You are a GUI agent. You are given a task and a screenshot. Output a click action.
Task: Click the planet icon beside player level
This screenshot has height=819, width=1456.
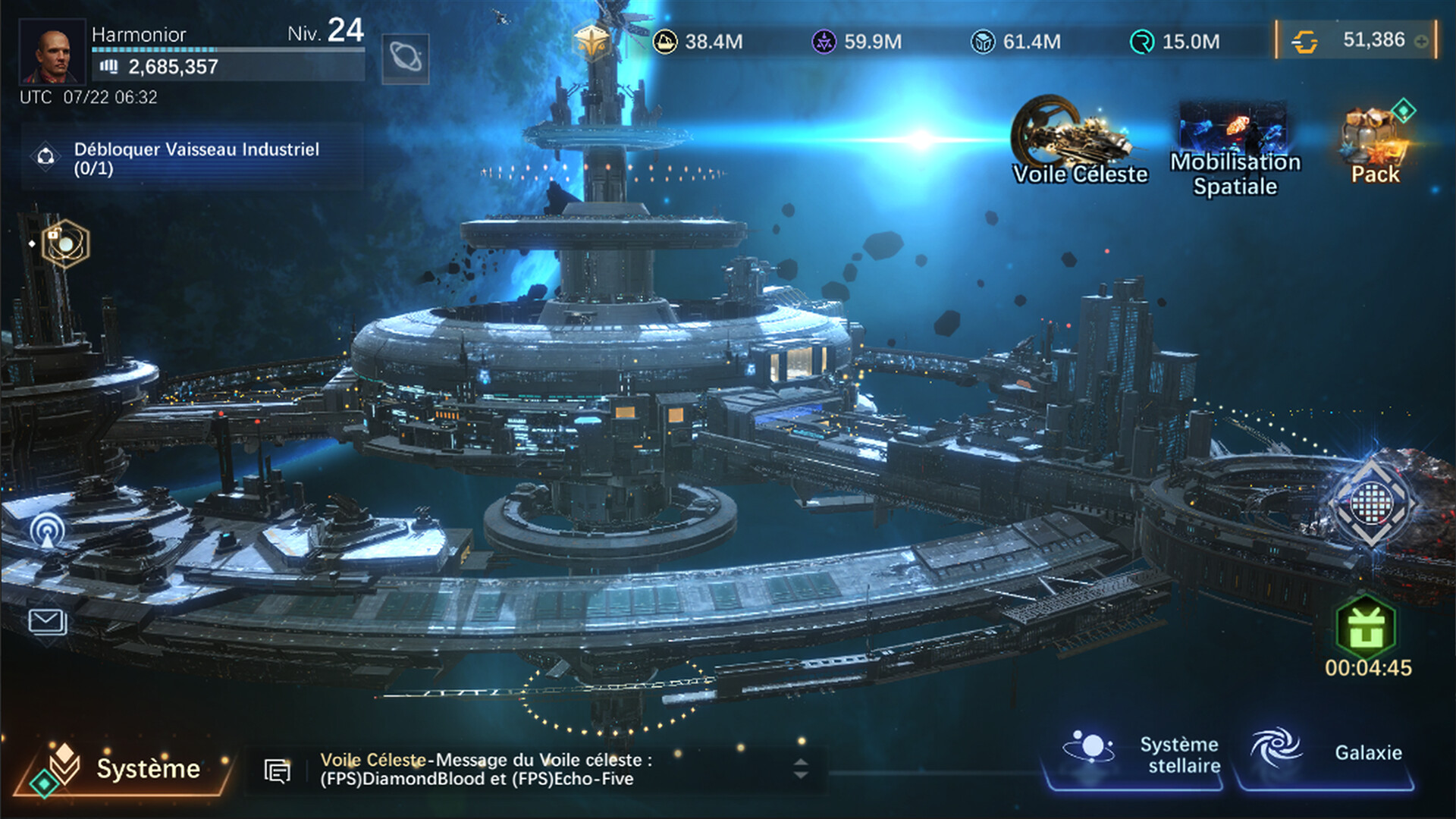point(405,58)
